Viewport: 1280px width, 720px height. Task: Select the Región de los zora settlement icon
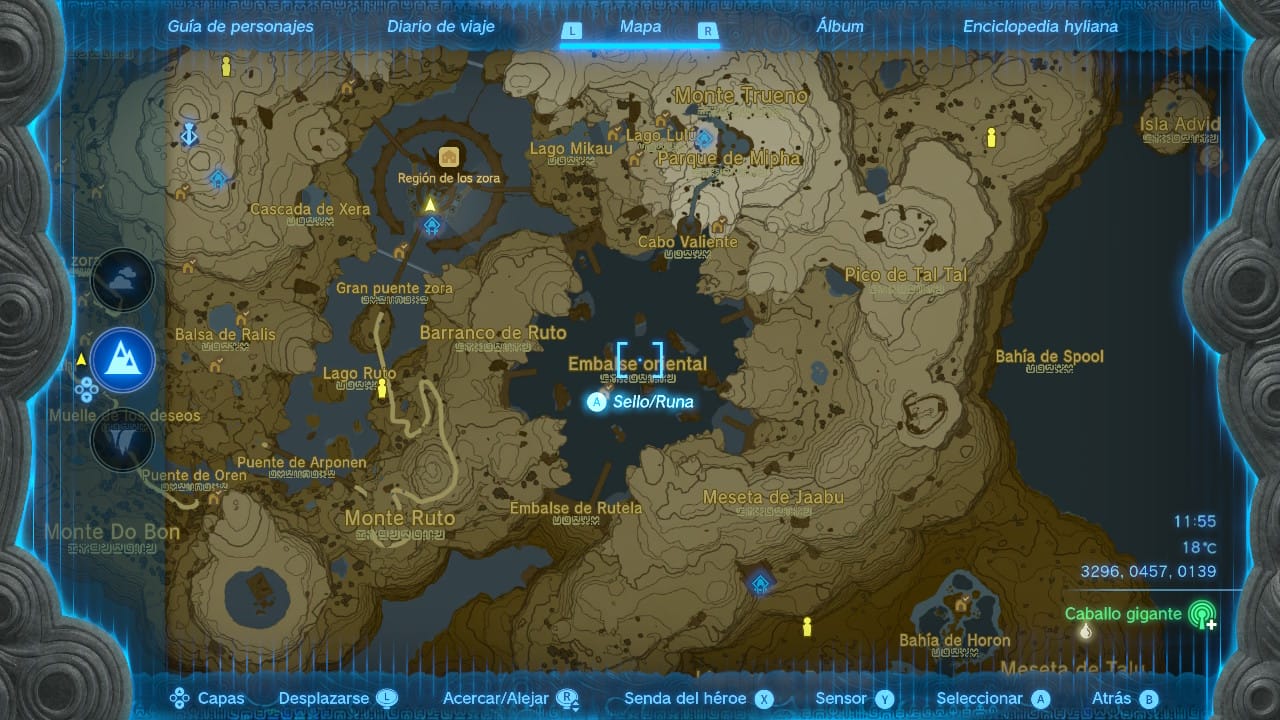click(448, 157)
